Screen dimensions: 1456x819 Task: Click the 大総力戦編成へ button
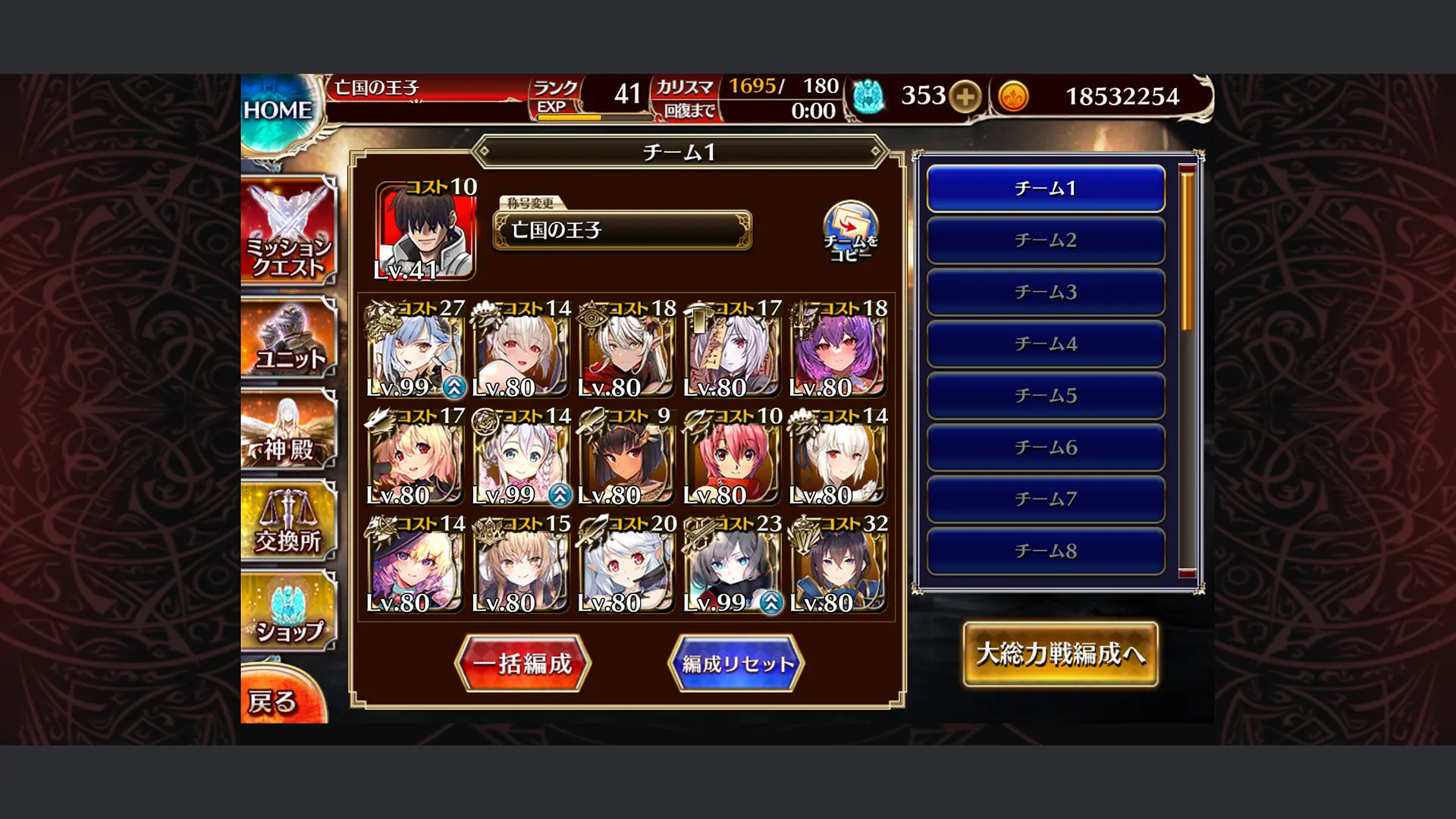[x=1060, y=653]
